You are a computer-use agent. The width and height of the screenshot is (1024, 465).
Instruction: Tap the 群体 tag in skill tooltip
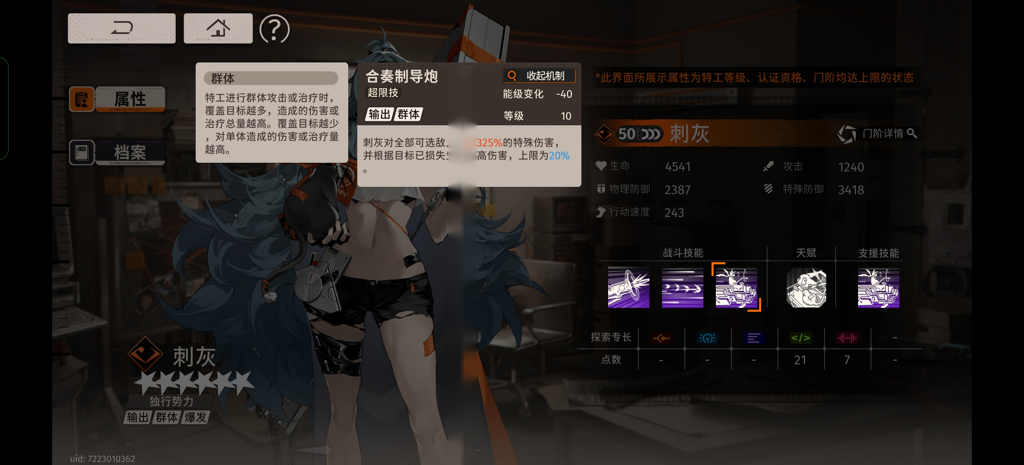[x=409, y=114]
